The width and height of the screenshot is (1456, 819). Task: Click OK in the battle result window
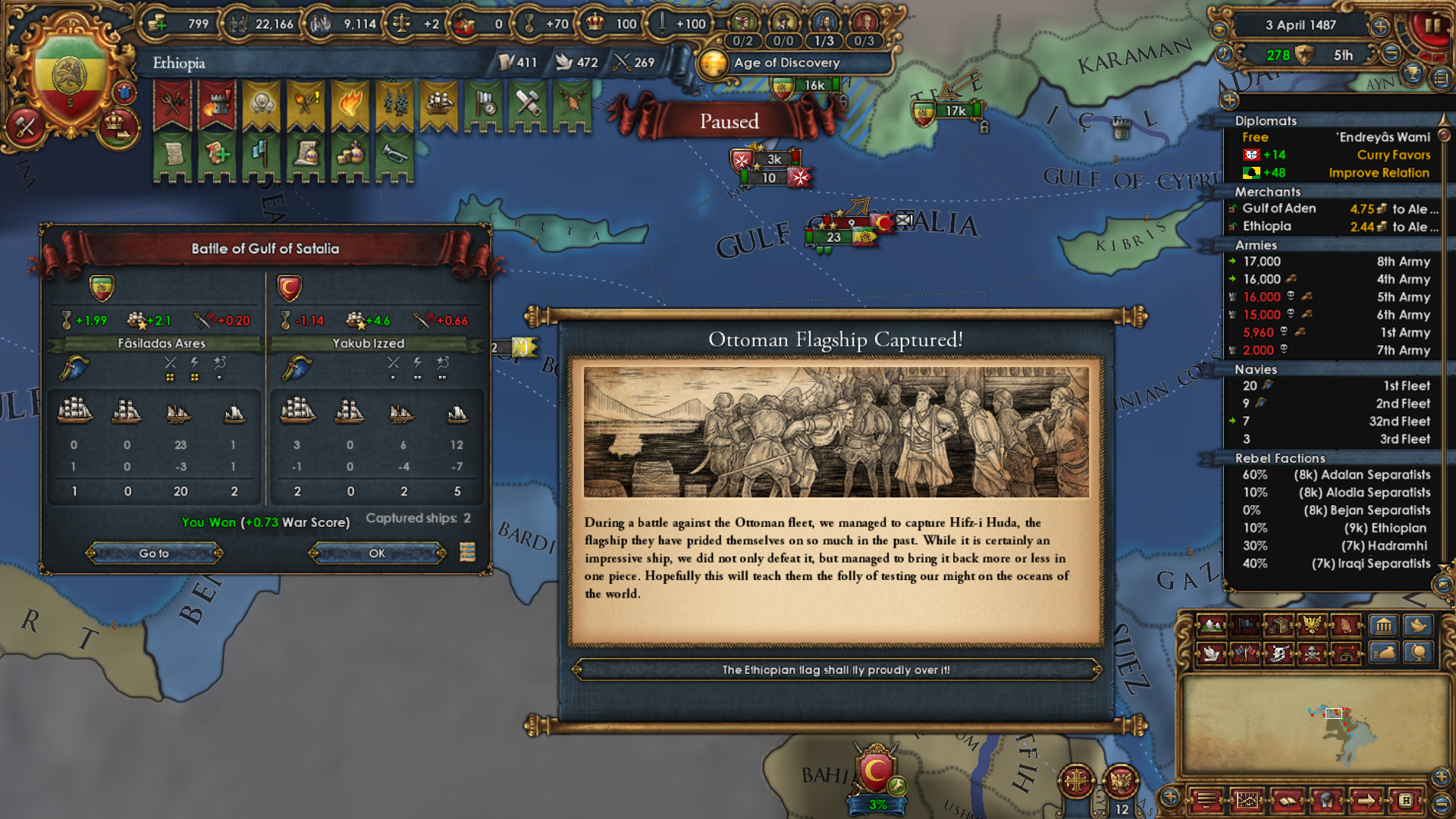point(377,554)
